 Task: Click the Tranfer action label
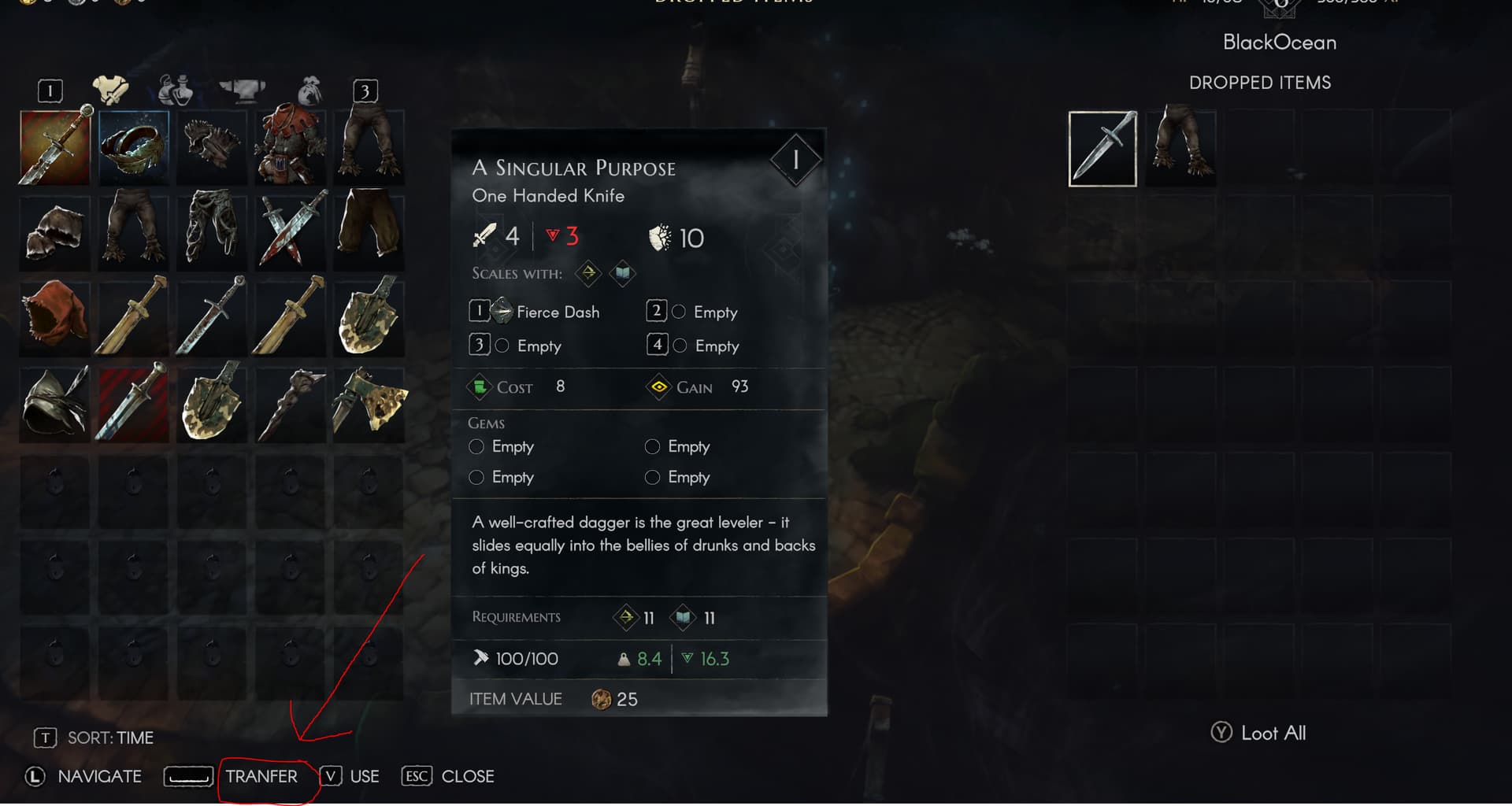pyautogui.click(x=261, y=777)
